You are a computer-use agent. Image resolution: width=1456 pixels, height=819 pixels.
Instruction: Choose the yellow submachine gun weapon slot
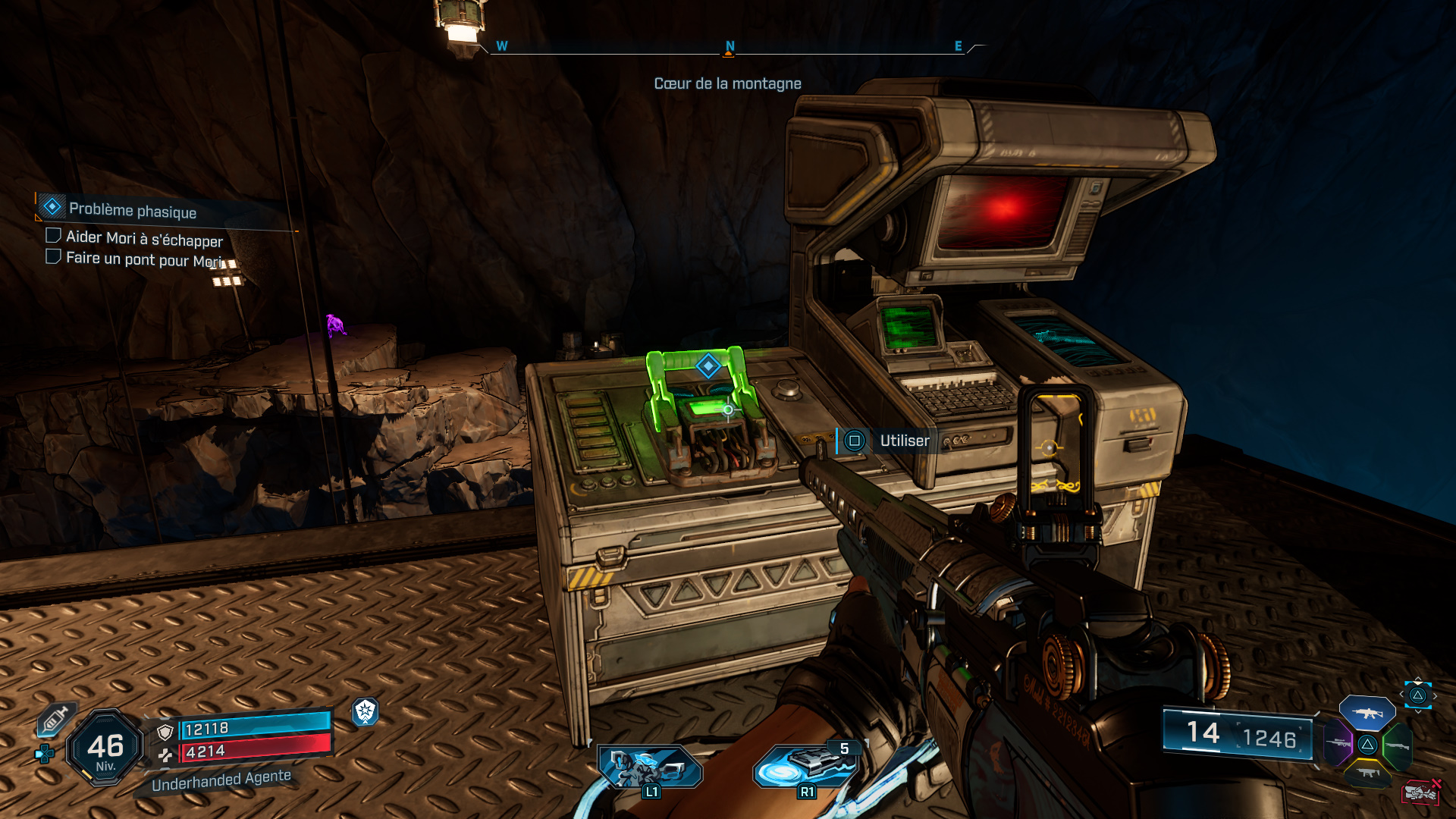pos(1368,773)
